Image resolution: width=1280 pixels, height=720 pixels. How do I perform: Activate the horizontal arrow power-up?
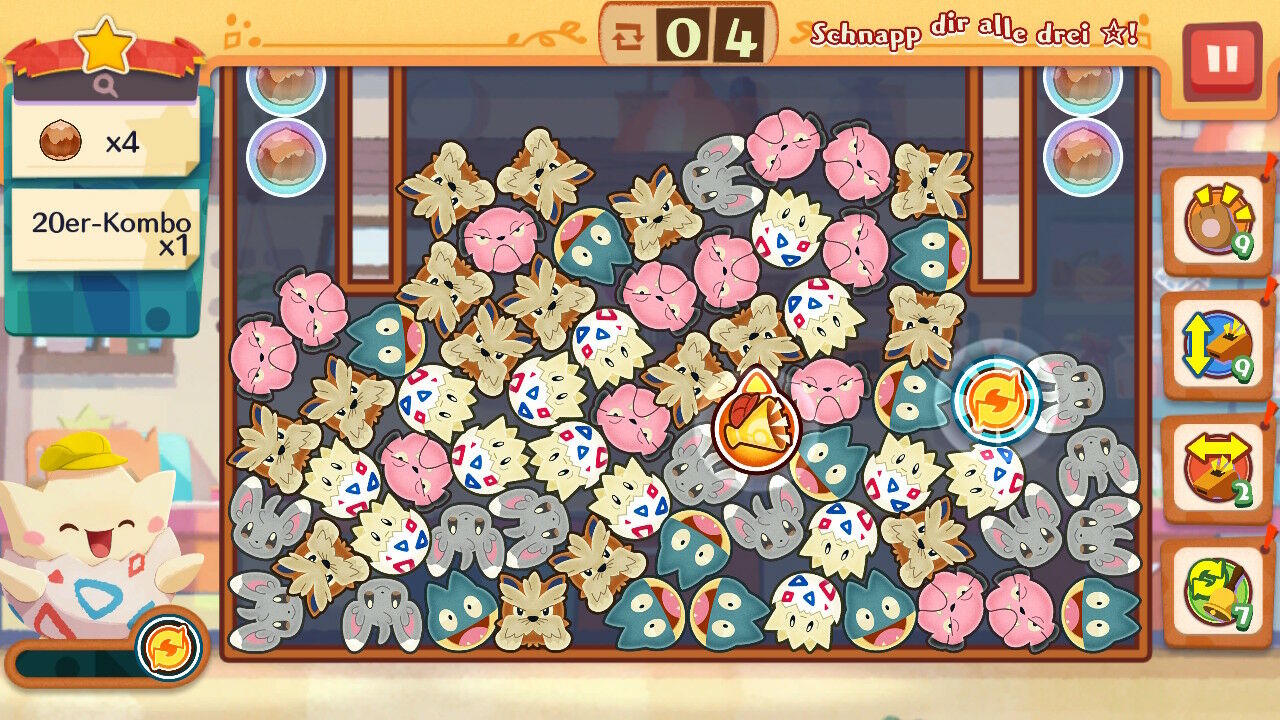[1217, 469]
